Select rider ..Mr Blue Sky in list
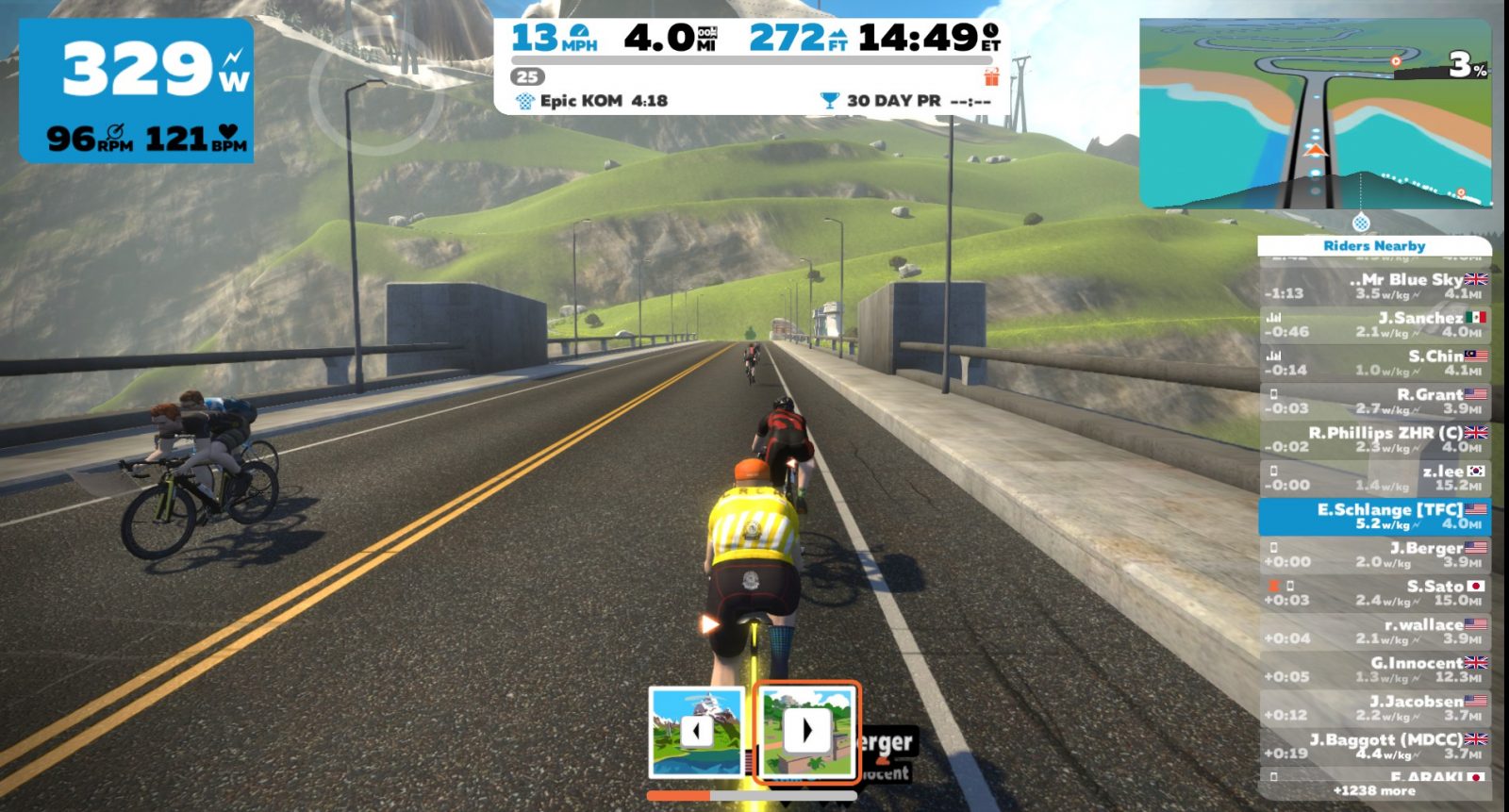 click(1375, 286)
